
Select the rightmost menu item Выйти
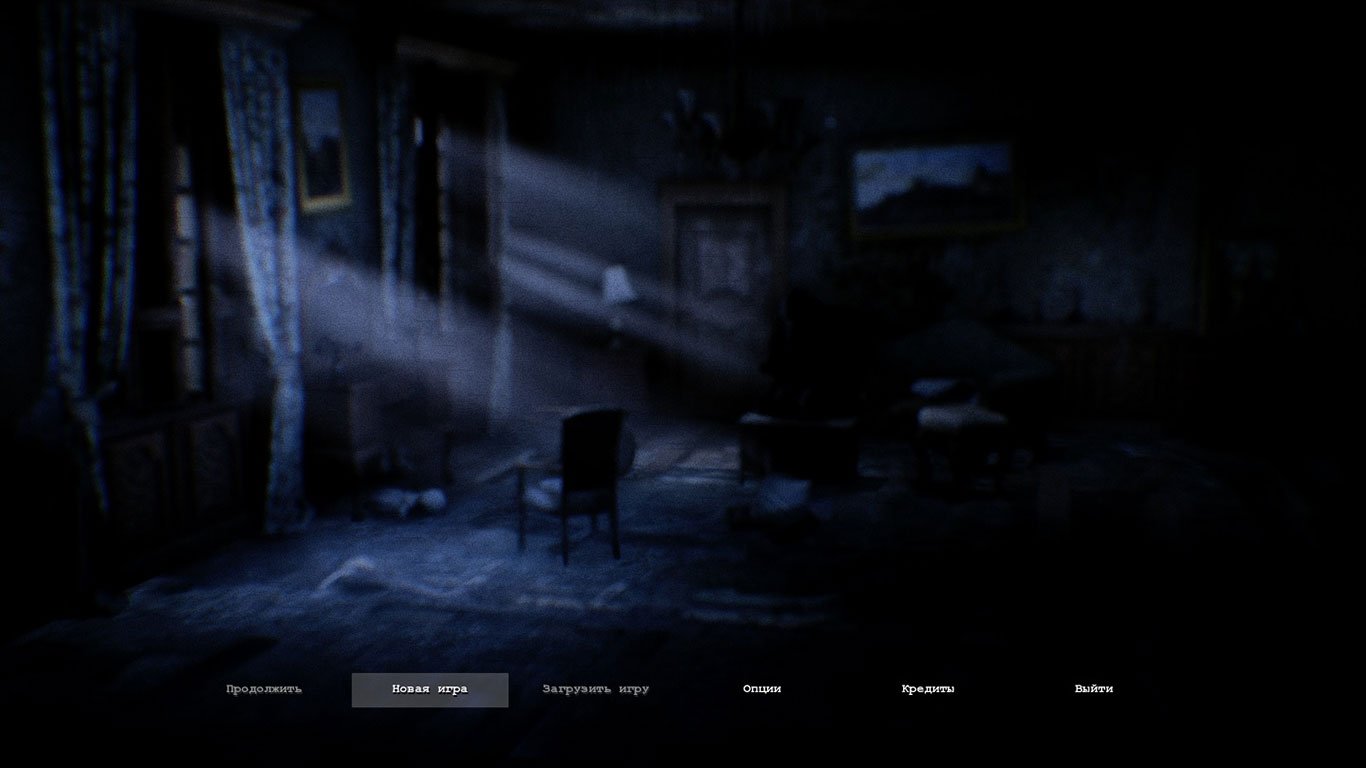pos(1095,689)
